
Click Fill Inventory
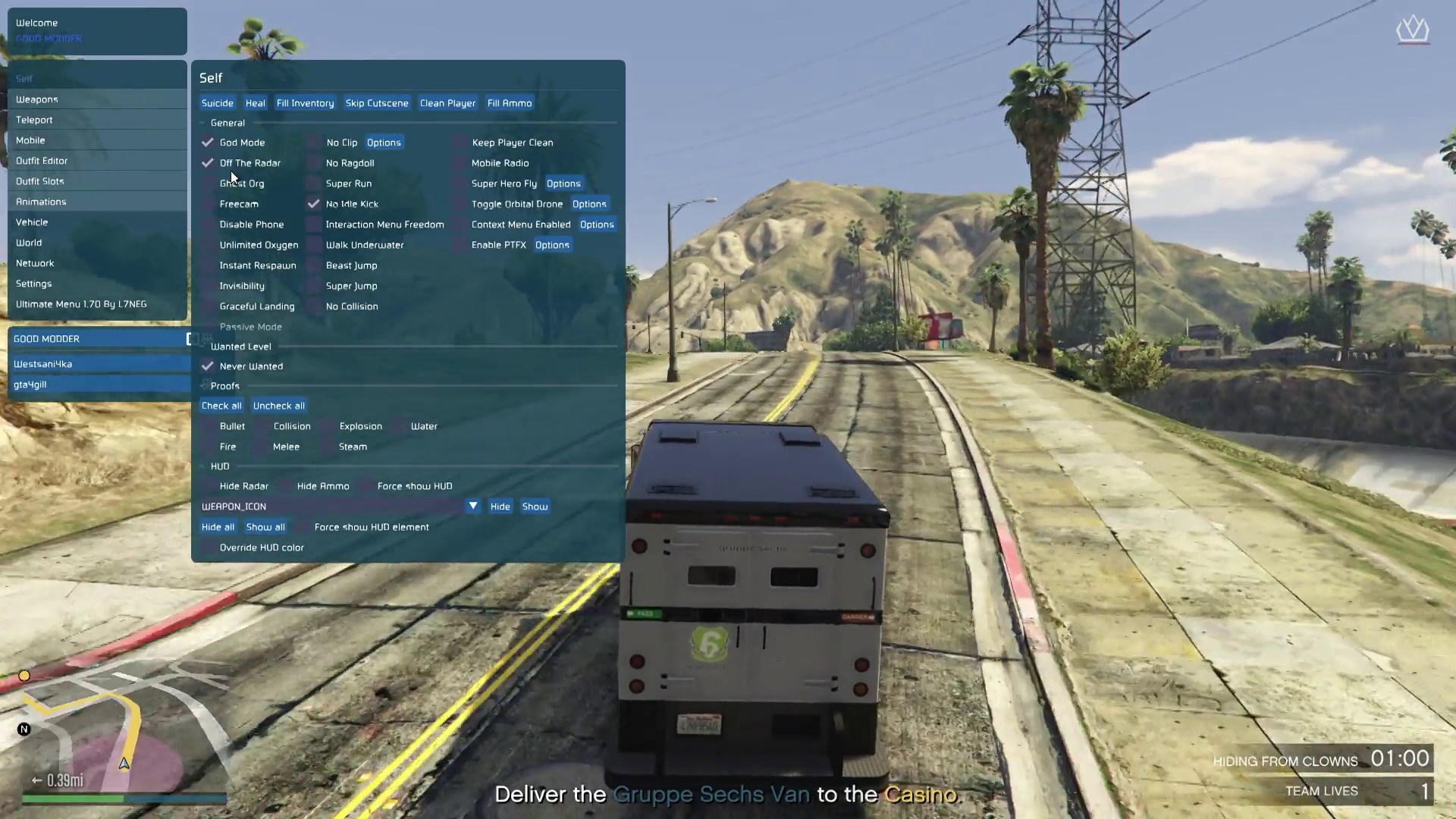tap(305, 103)
